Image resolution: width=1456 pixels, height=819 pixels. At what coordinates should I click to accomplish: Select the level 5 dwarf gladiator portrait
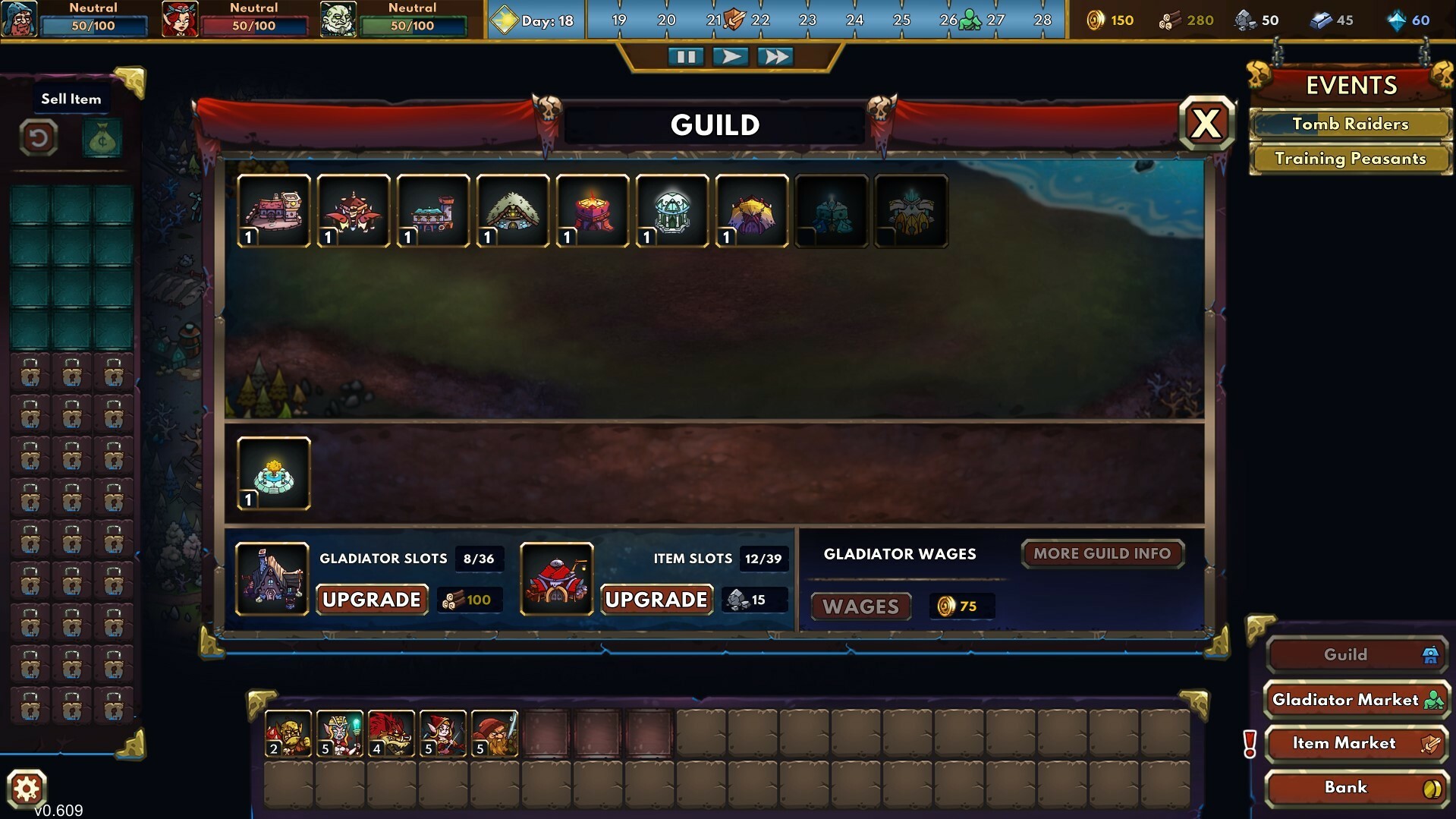pyautogui.click(x=494, y=732)
